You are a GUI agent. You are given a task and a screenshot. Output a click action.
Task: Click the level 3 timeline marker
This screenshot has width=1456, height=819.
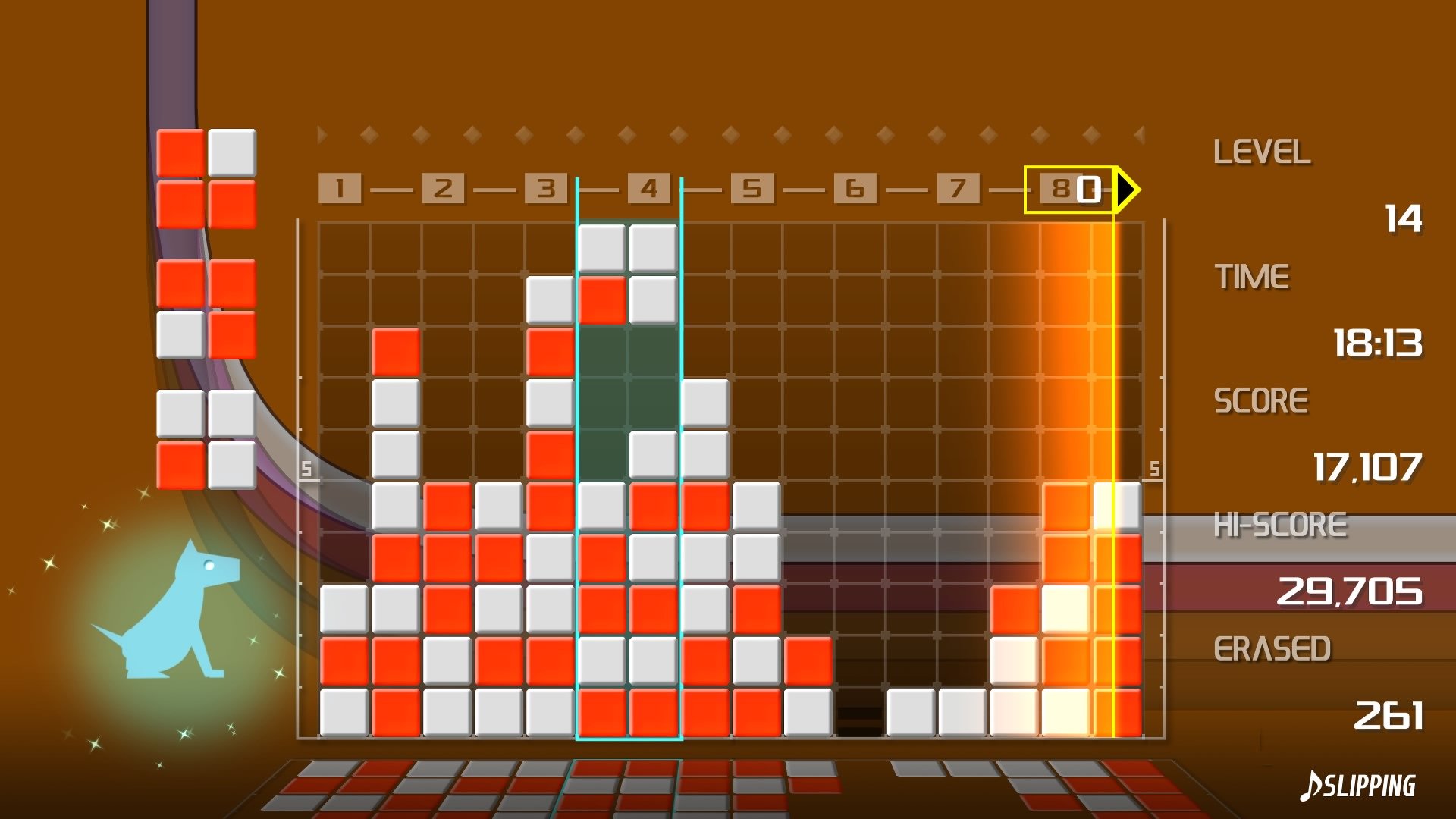[546, 188]
